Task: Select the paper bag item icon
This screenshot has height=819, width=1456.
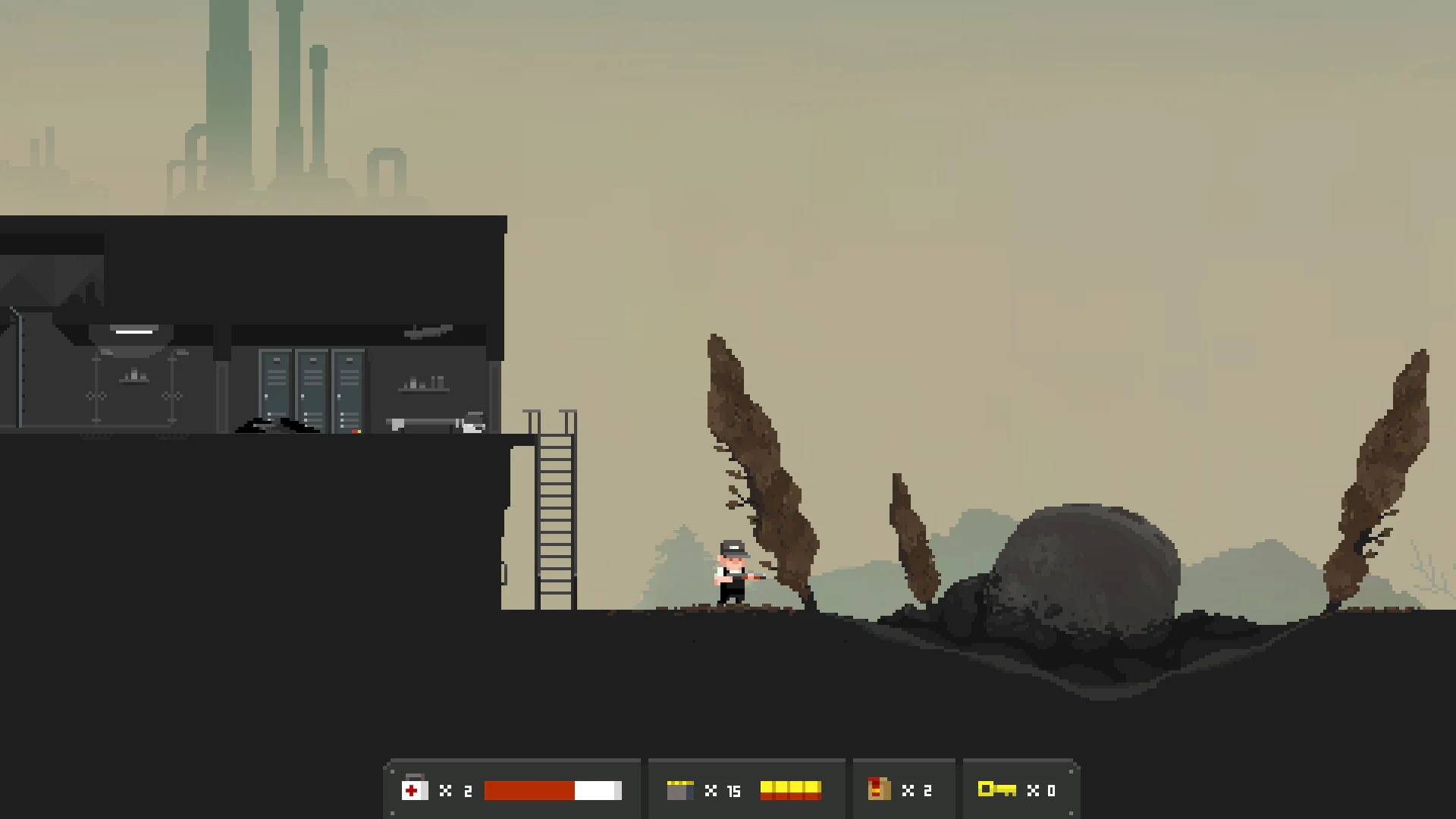Action: (879, 789)
